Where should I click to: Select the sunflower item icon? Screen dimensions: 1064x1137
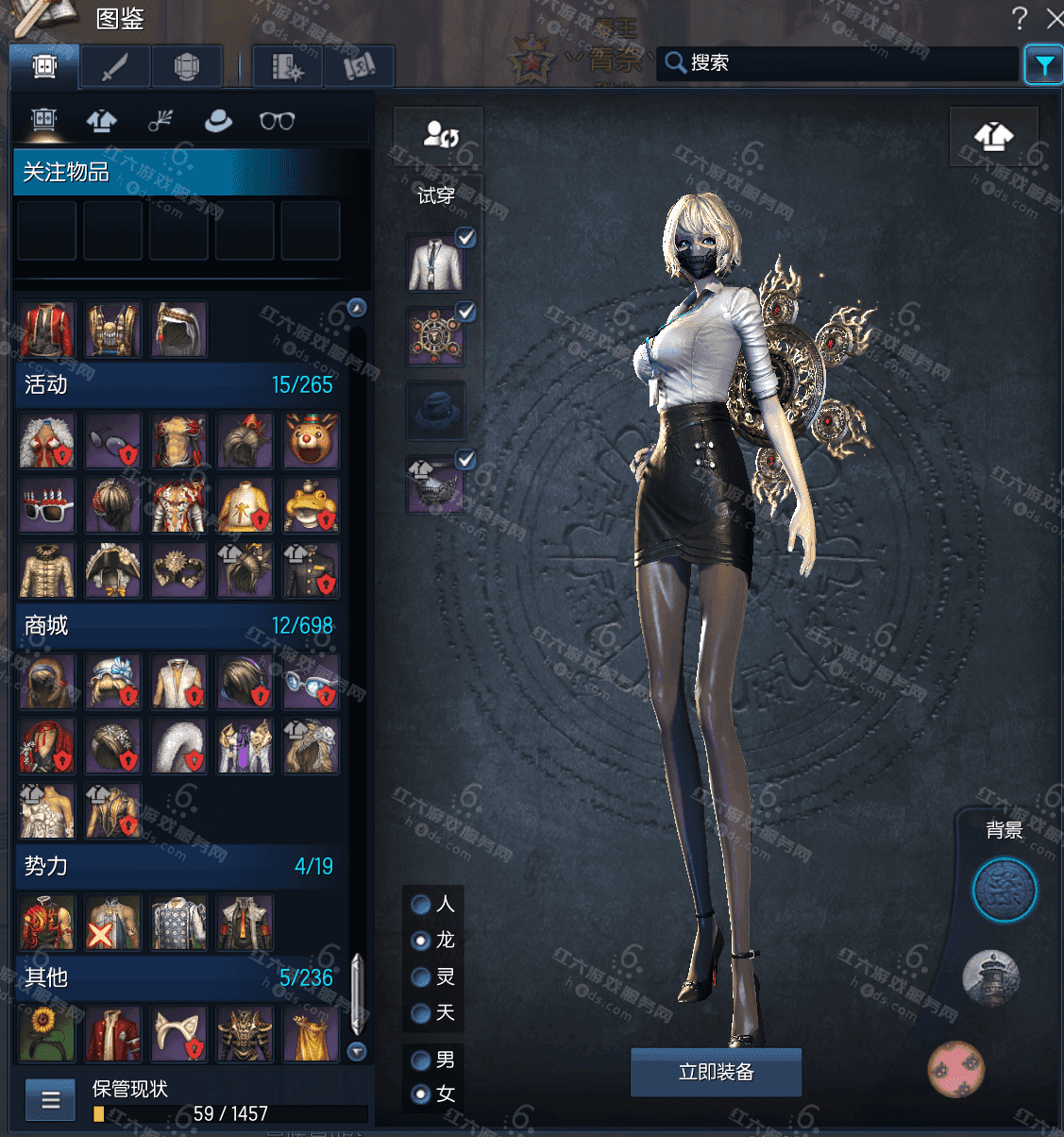point(46,1032)
